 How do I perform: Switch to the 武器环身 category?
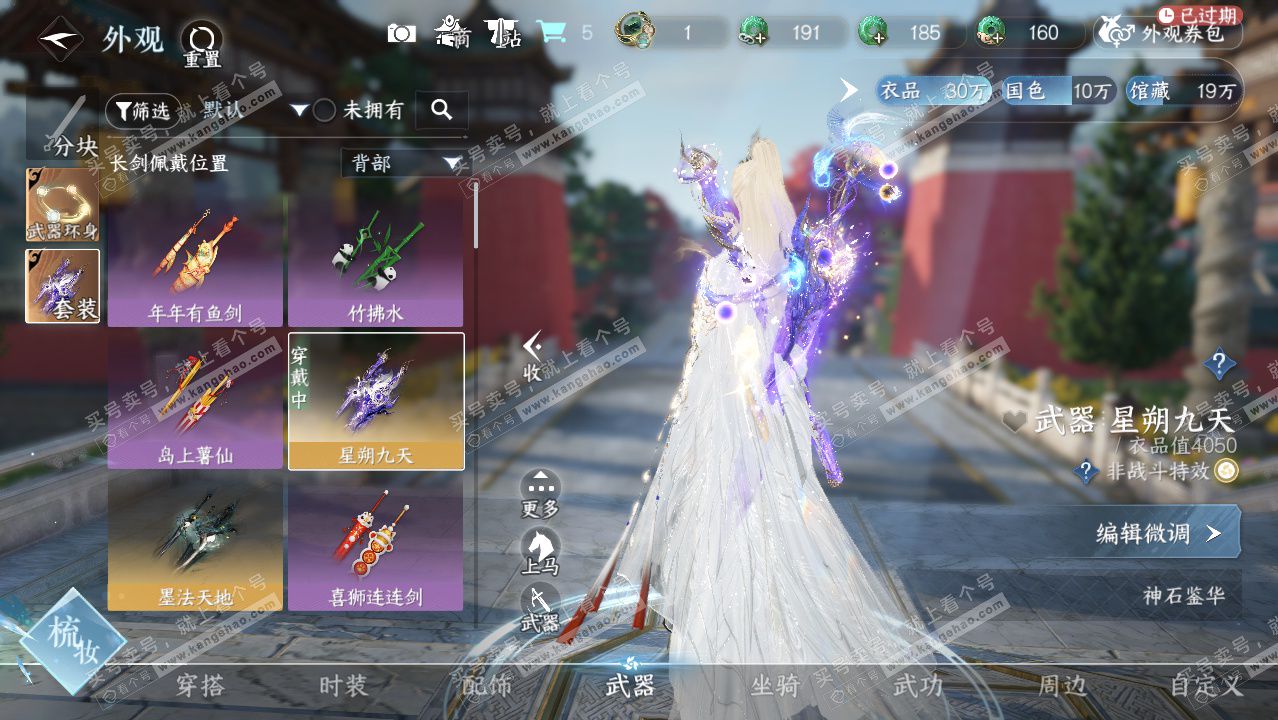click(62, 204)
